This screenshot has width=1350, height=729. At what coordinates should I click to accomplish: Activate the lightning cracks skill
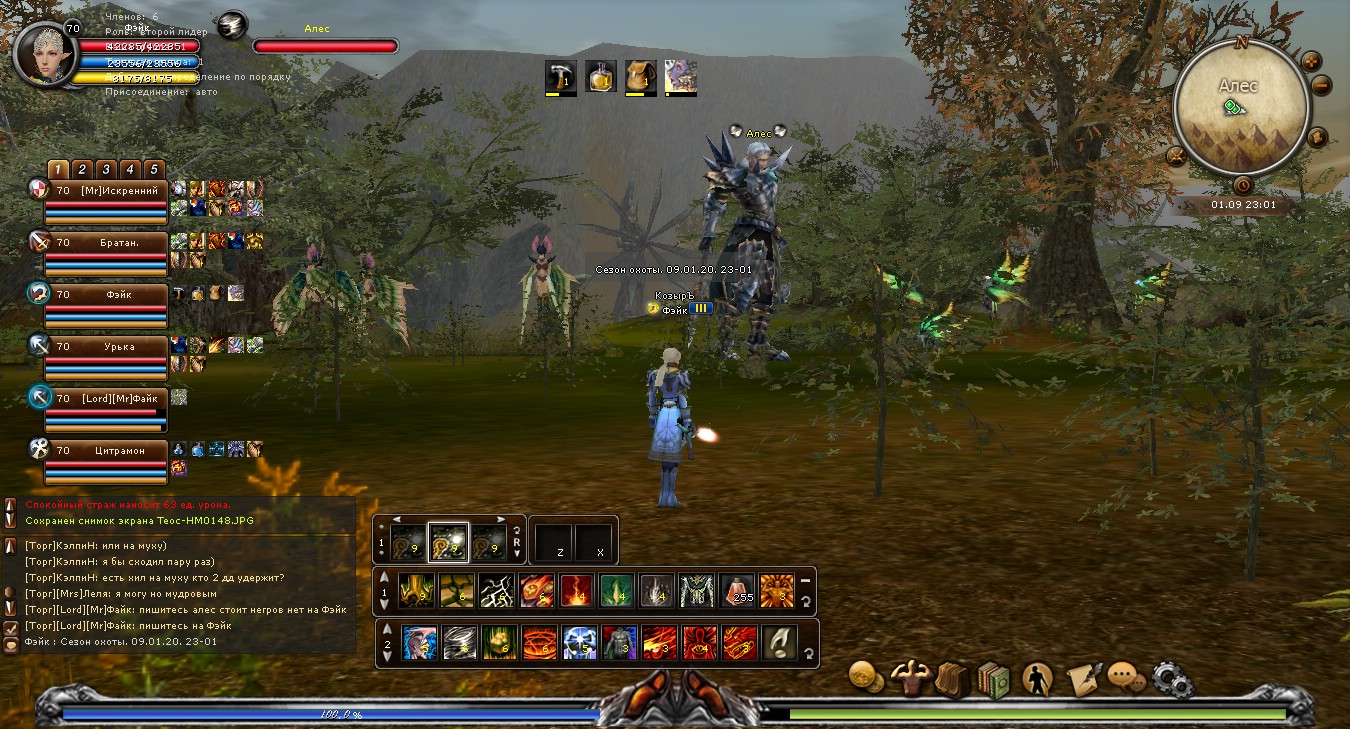coord(496,590)
